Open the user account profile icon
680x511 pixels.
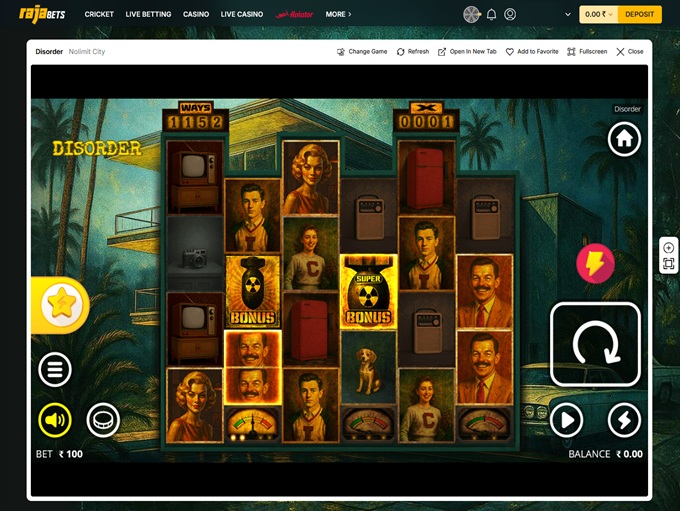(x=510, y=14)
